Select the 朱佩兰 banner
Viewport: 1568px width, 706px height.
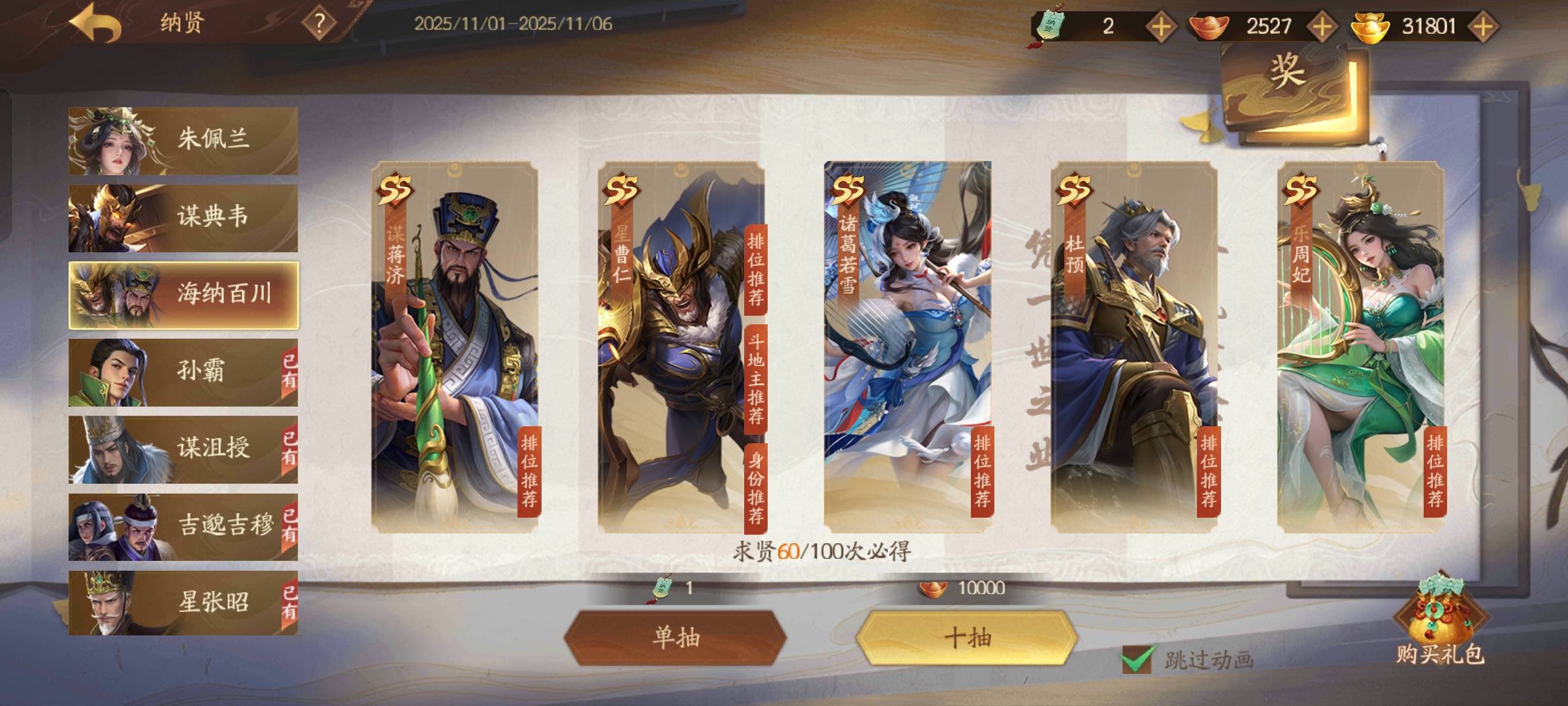click(183, 141)
